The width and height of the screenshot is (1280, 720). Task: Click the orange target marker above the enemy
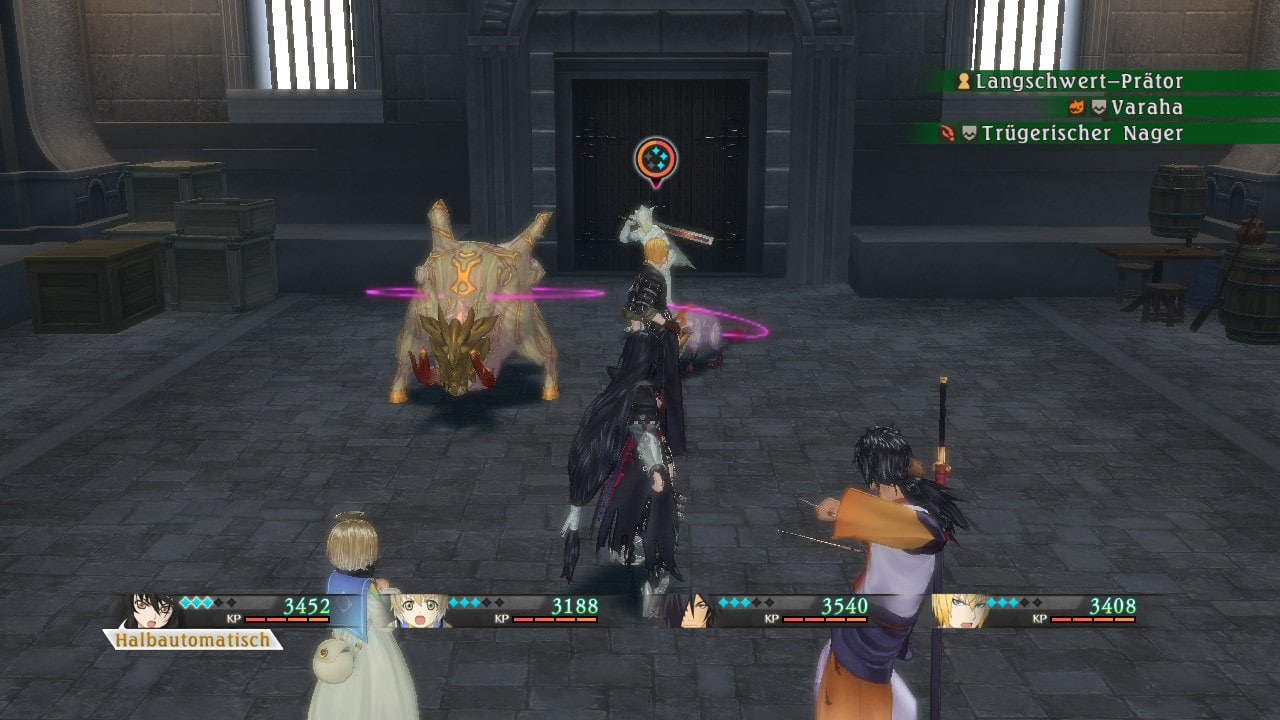pos(655,160)
